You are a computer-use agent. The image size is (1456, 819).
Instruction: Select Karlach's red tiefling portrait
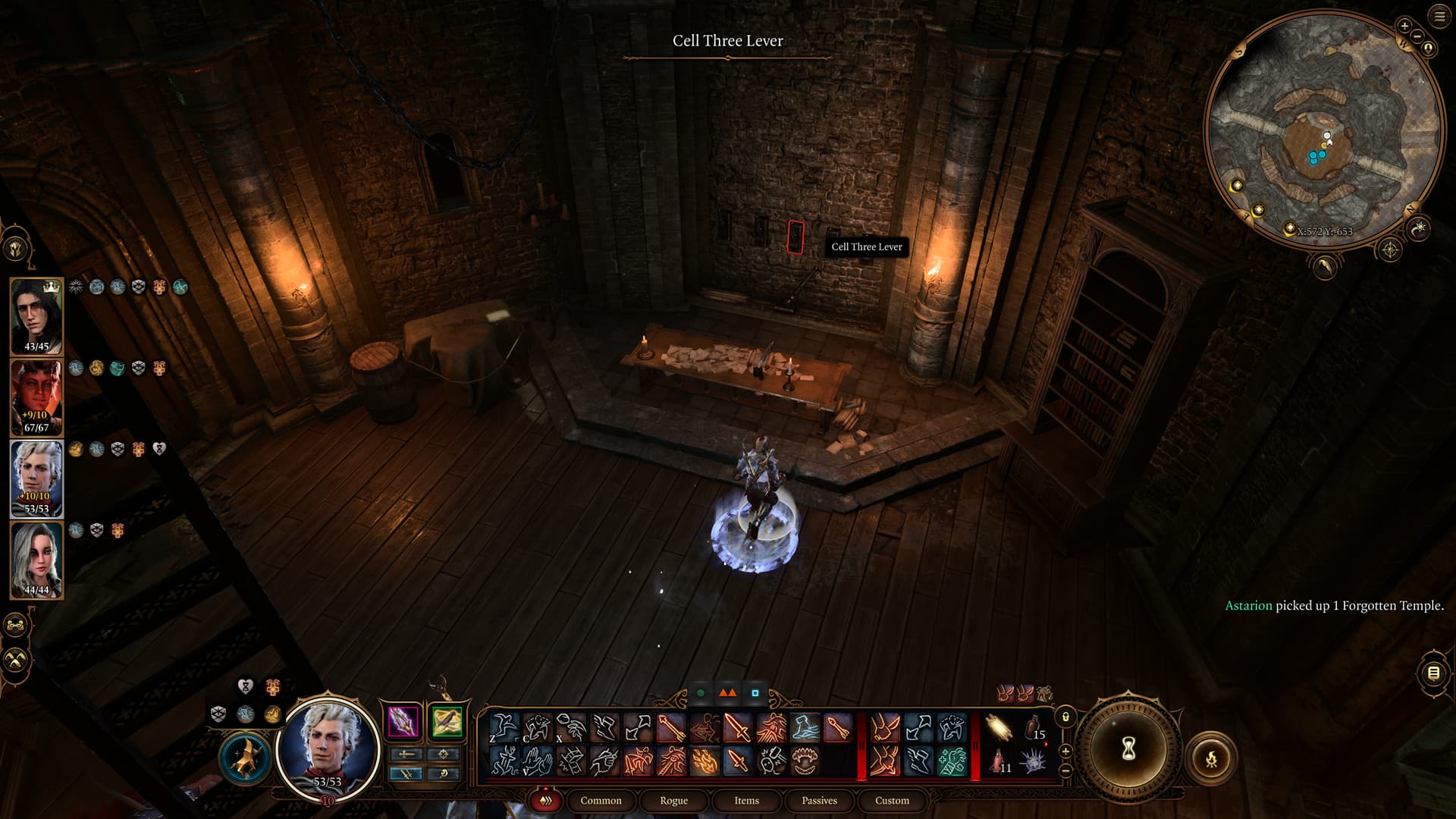coord(36,397)
